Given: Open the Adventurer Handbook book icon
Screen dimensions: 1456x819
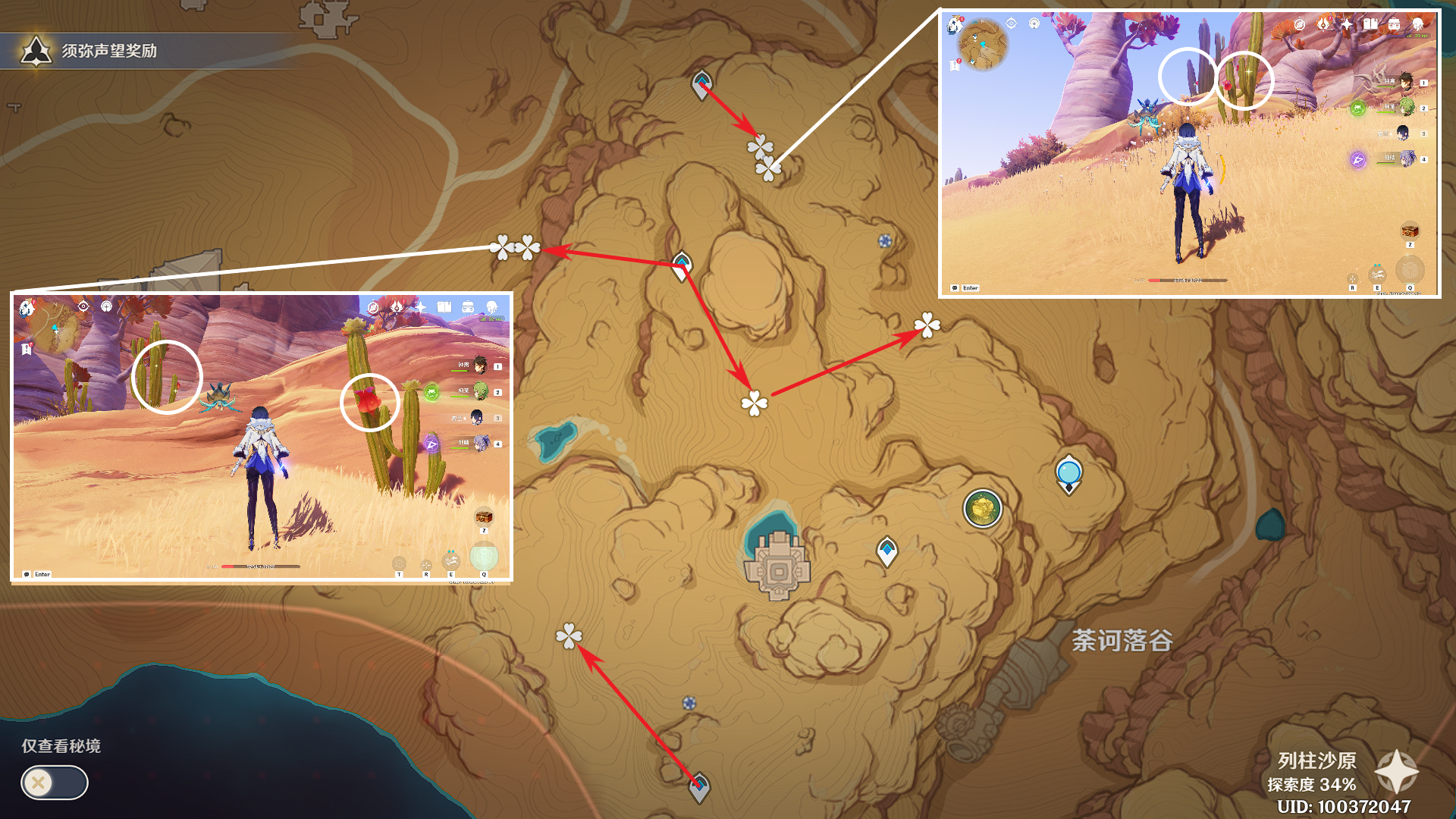Looking at the screenshot, I should [1371, 24].
